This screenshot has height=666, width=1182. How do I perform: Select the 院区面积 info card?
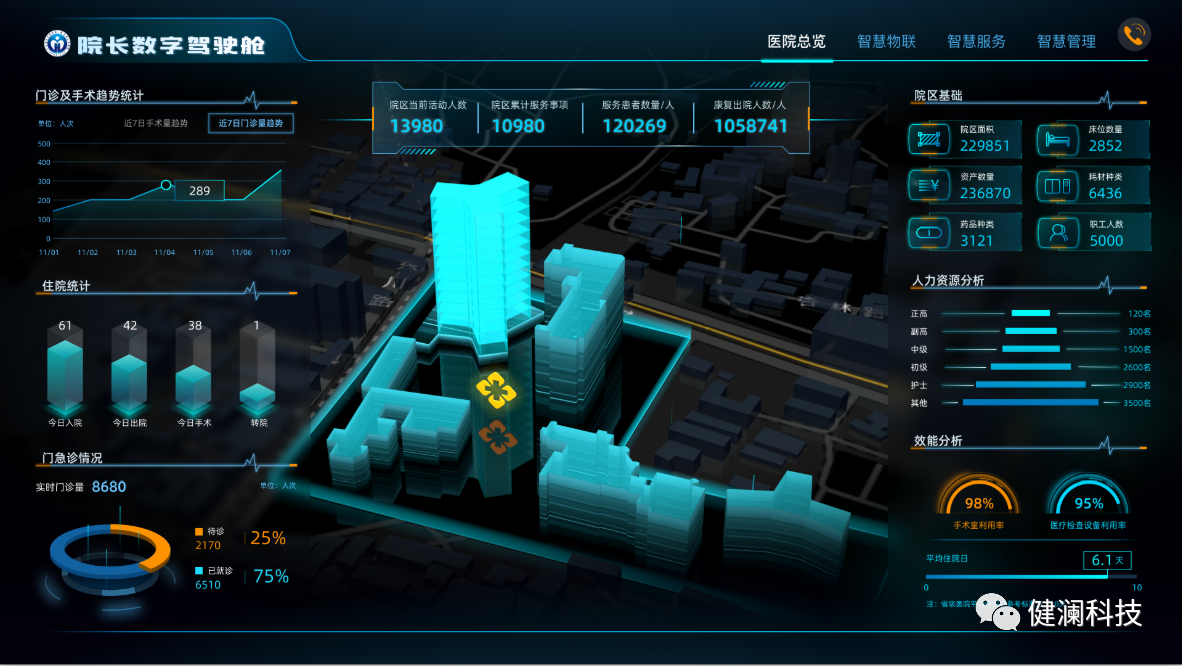click(x=965, y=139)
